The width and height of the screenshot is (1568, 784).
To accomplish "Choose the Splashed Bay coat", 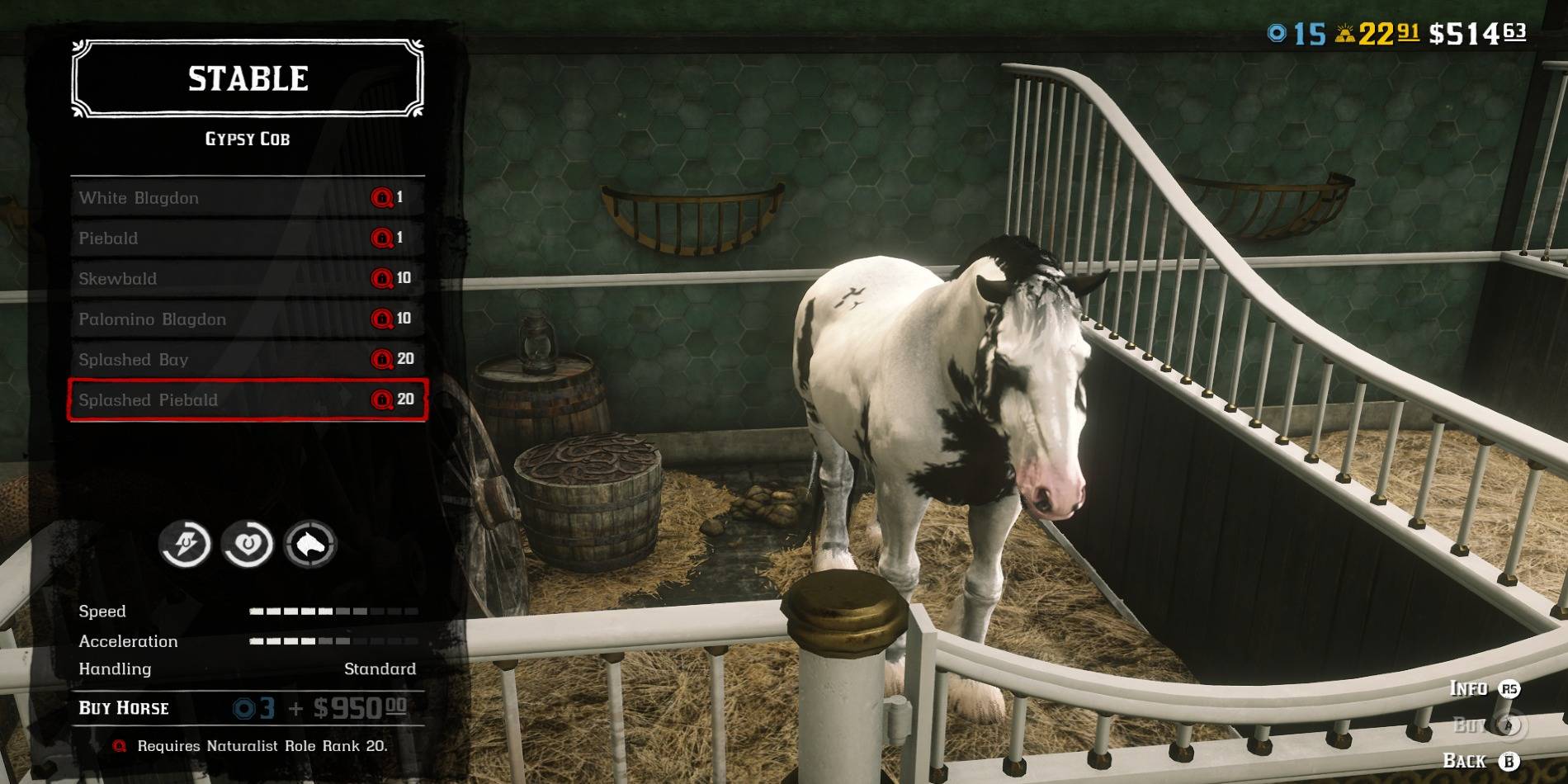I will coord(247,360).
